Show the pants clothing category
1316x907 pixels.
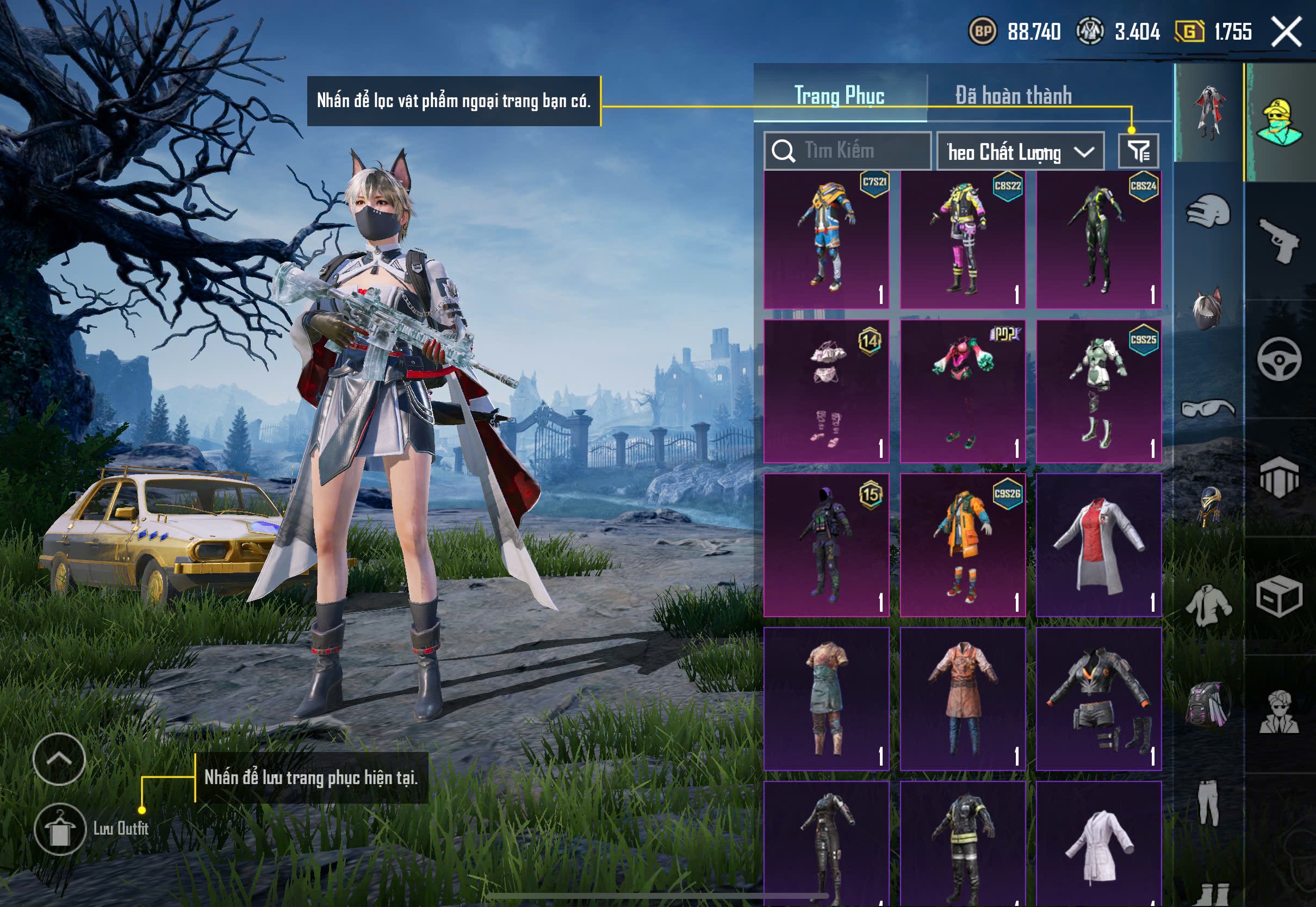1209,802
